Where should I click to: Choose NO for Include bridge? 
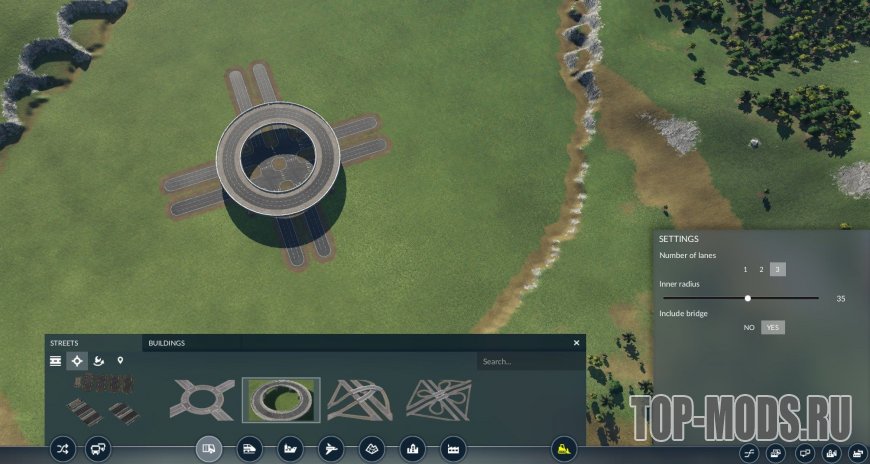(749, 327)
